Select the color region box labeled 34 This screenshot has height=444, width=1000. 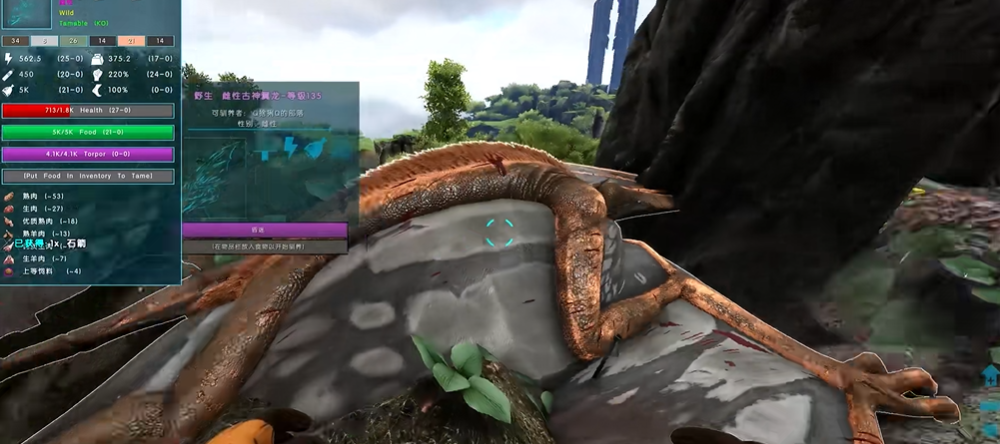pyautogui.click(x=15, y=41)
